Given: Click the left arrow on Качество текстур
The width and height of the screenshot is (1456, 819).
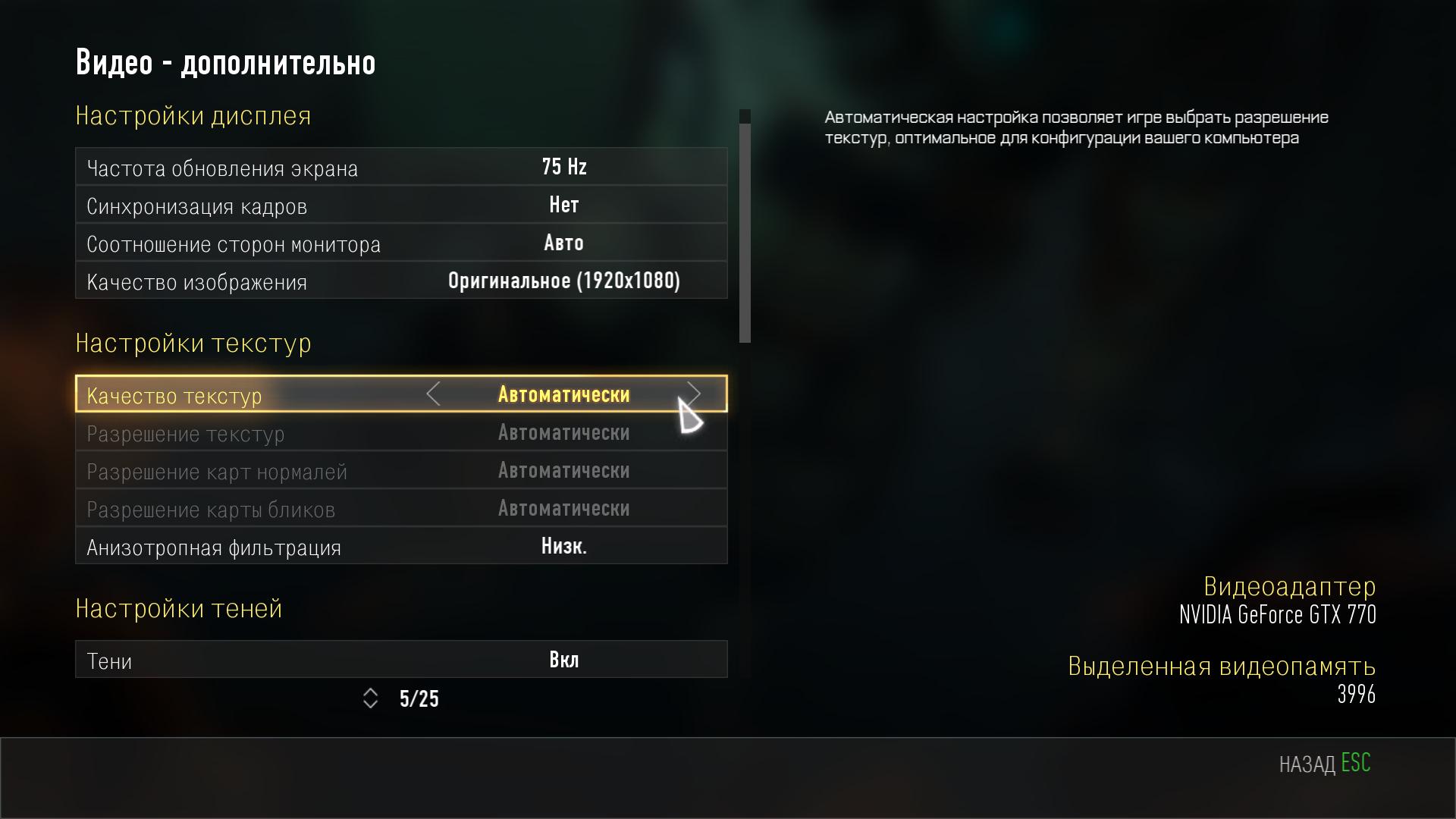Looking at the screenshot, I should click(433, 394).
